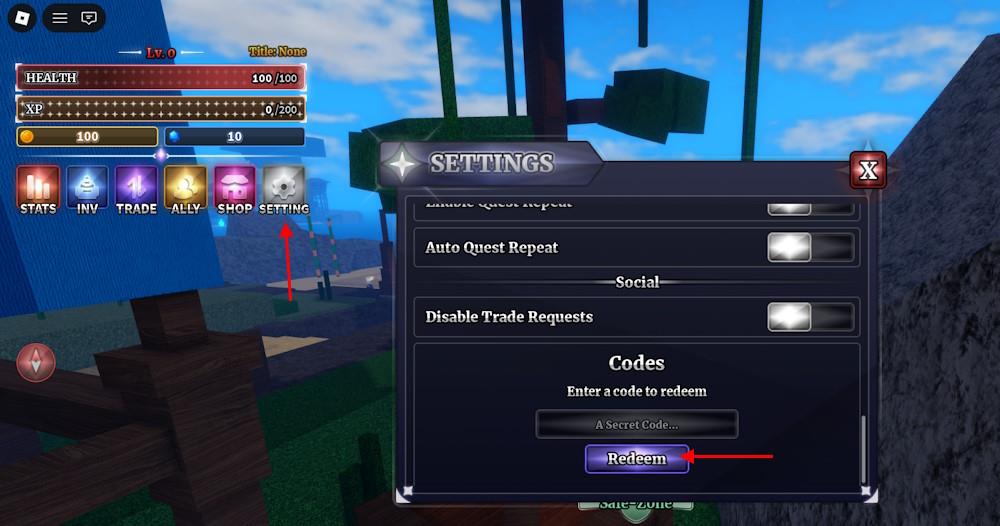Open the Ally menu
The image size is (1000, 526).
(x=185, y=189)
